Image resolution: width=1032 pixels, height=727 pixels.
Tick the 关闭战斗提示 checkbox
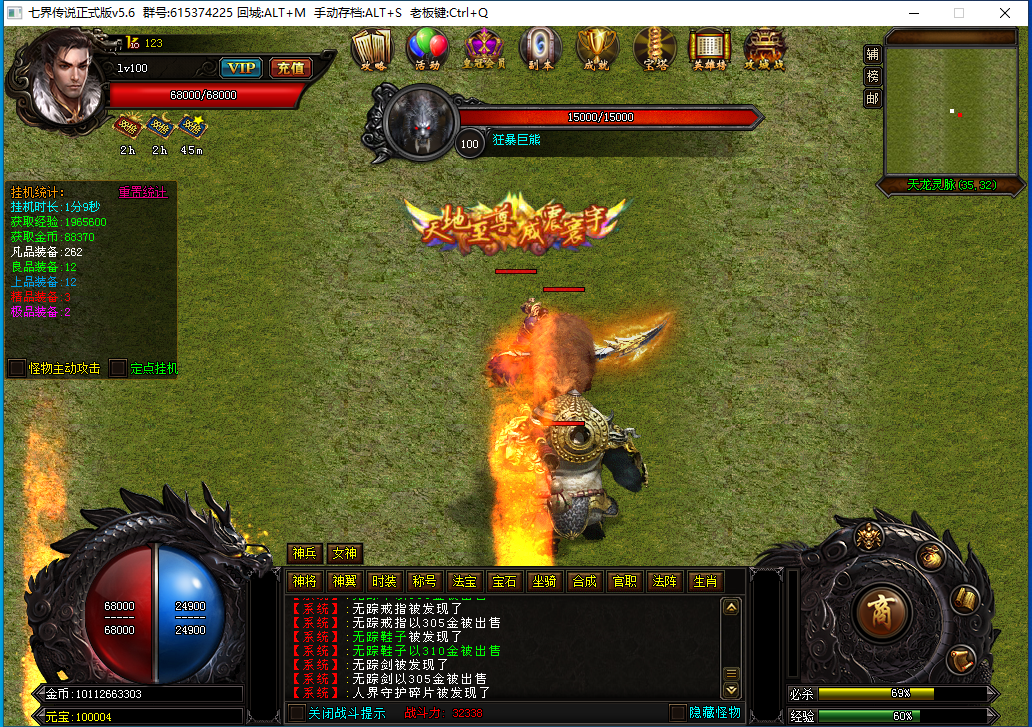[x=297, y=713]
